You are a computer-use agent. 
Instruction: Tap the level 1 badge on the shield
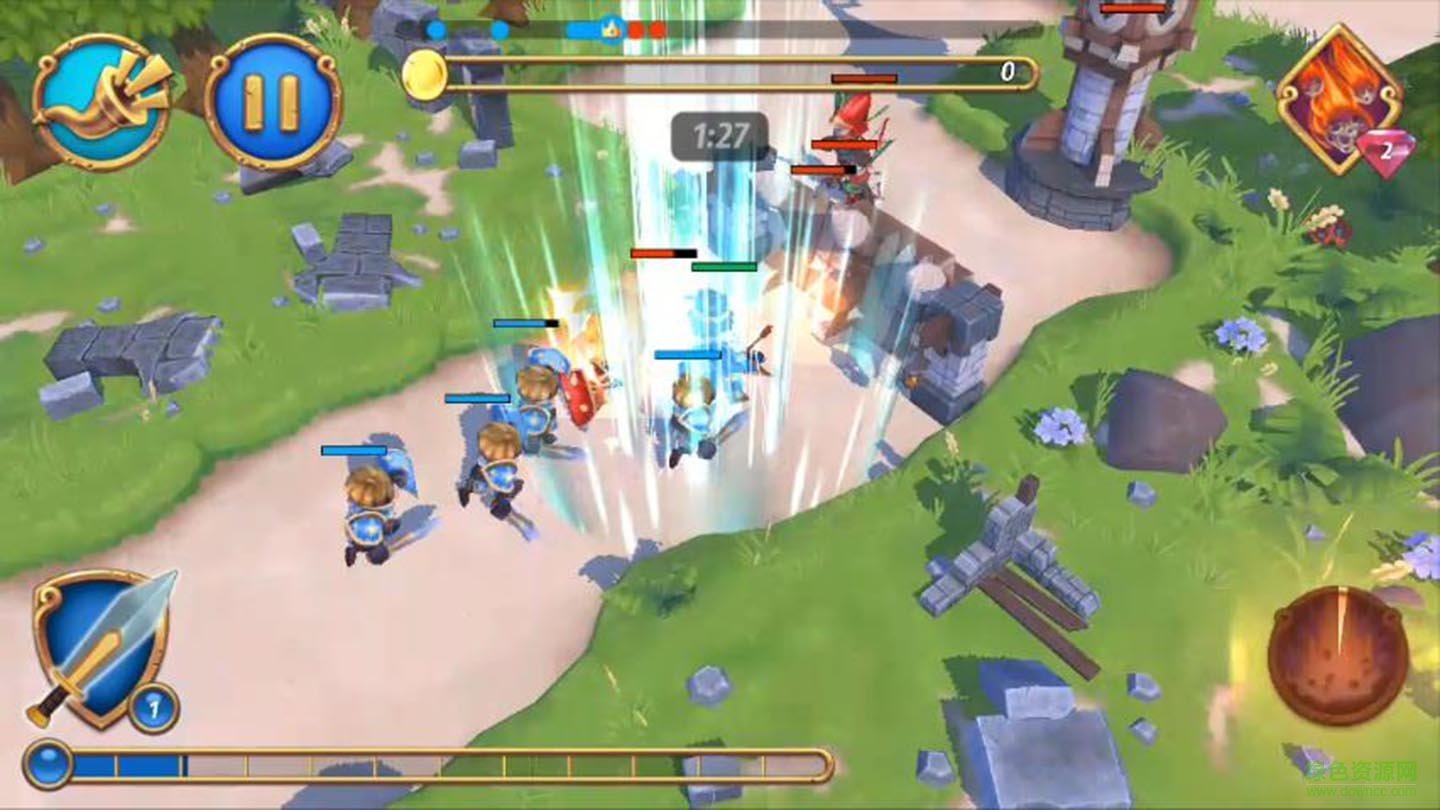coord(155,707)
